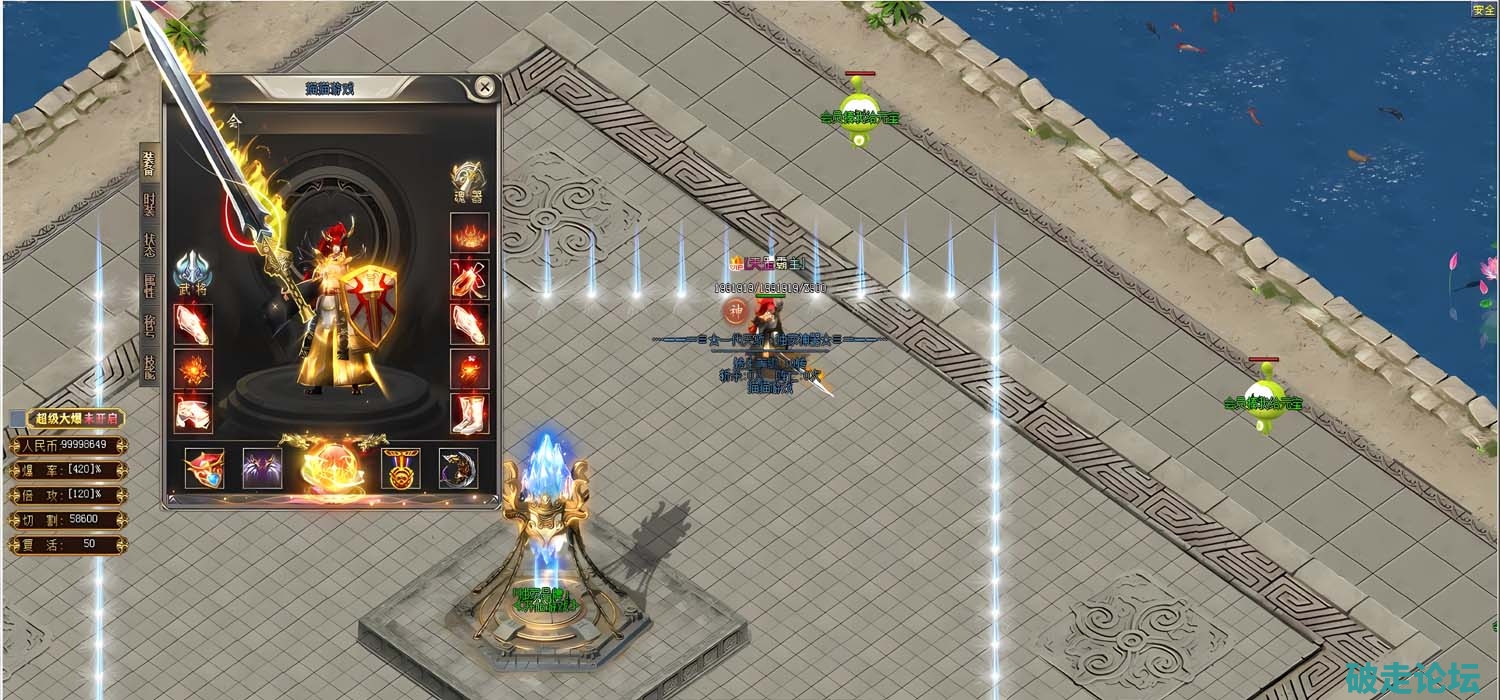Screen dimensions: 1500x700
Task: Switch to the 技能 skills tab
Action: tap(149, 368)
